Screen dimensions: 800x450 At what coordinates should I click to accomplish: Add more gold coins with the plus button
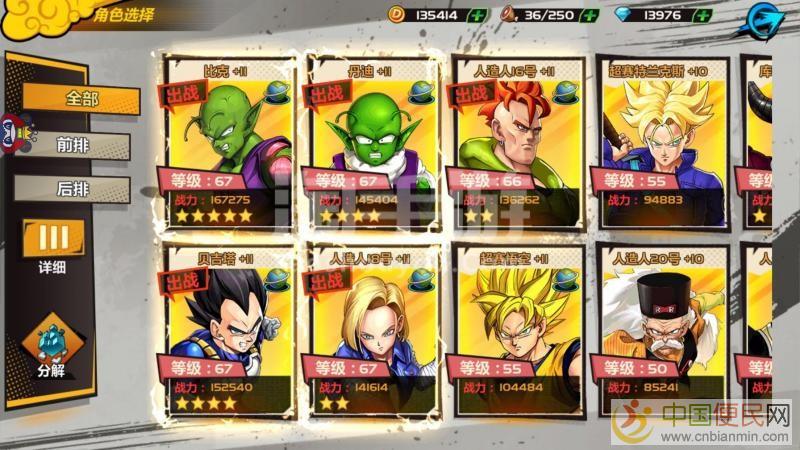478,15
